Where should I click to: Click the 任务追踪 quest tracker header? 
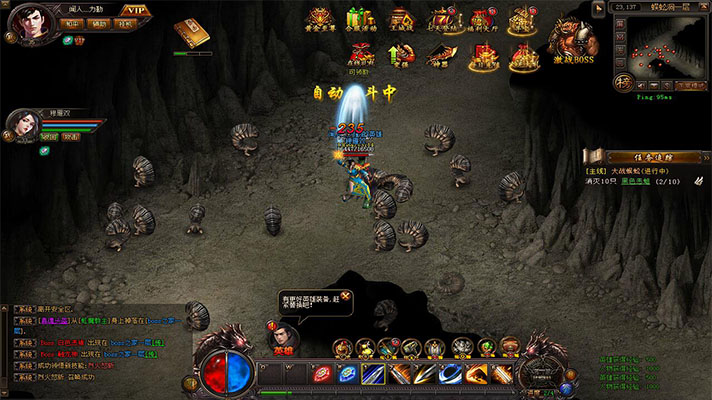[647, 156]
